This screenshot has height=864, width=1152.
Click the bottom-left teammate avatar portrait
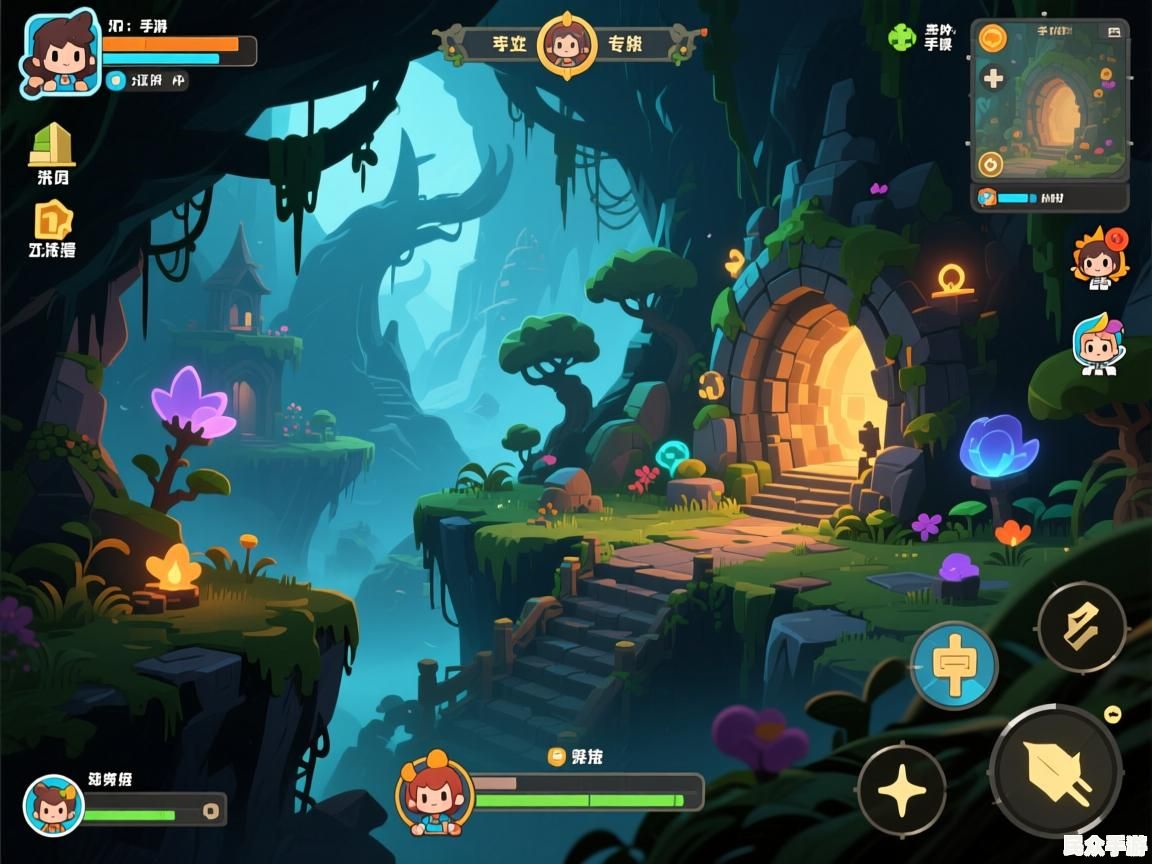pyautogui.click(x=53, y=805)
